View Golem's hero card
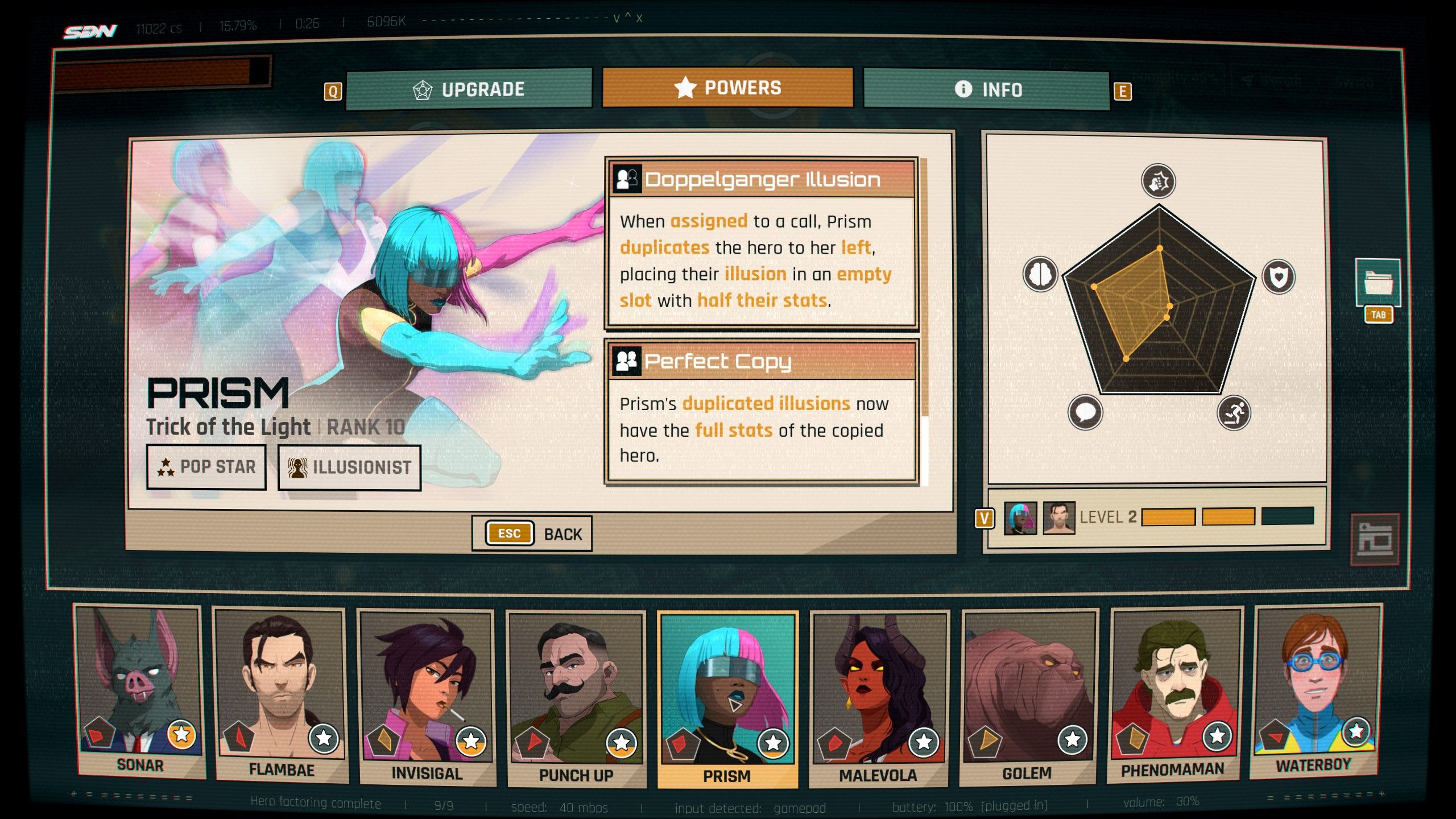The image size is (1456, 819). (1027, 696)
